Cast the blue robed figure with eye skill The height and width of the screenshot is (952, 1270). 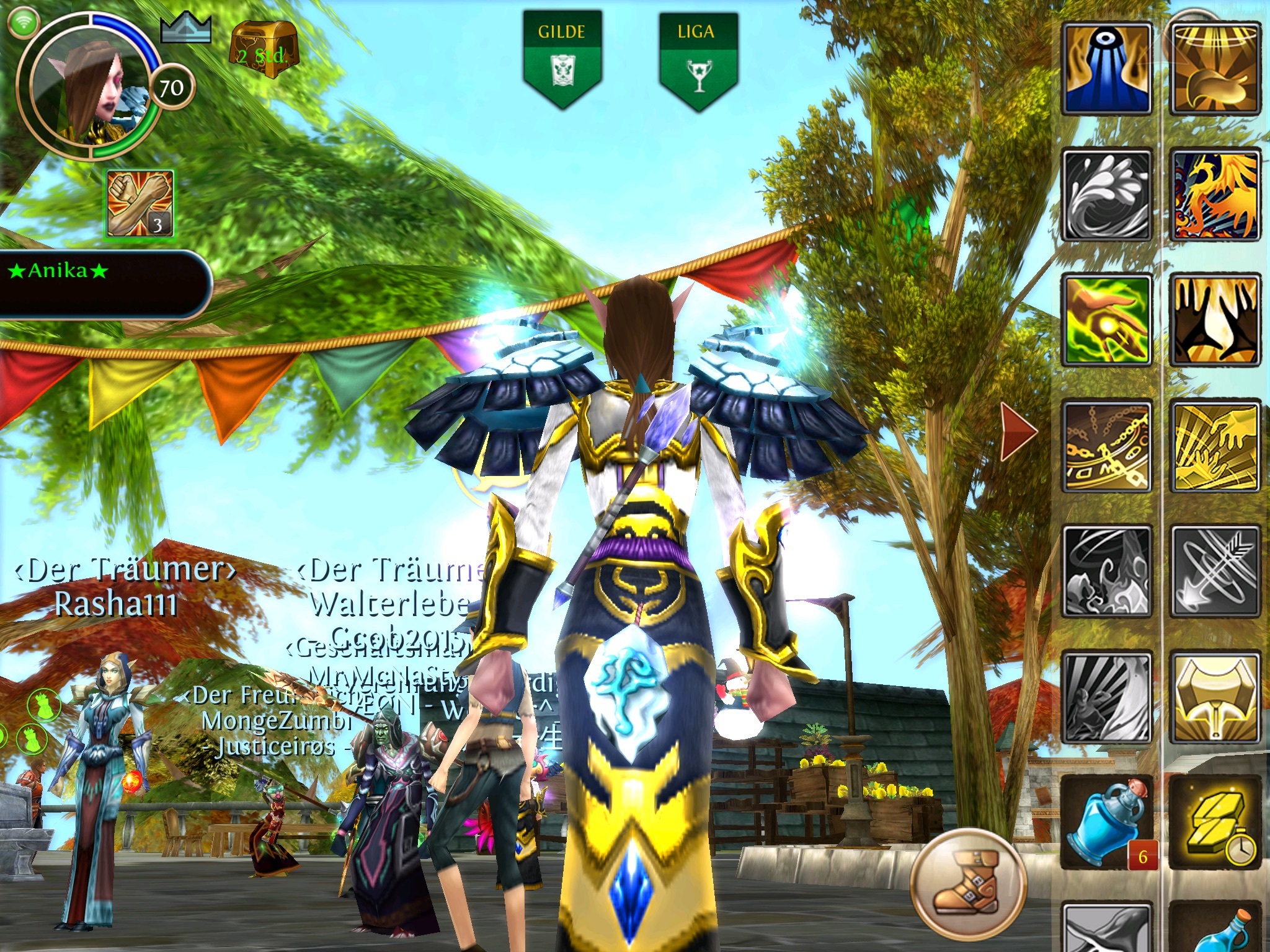pos(1108,69)
